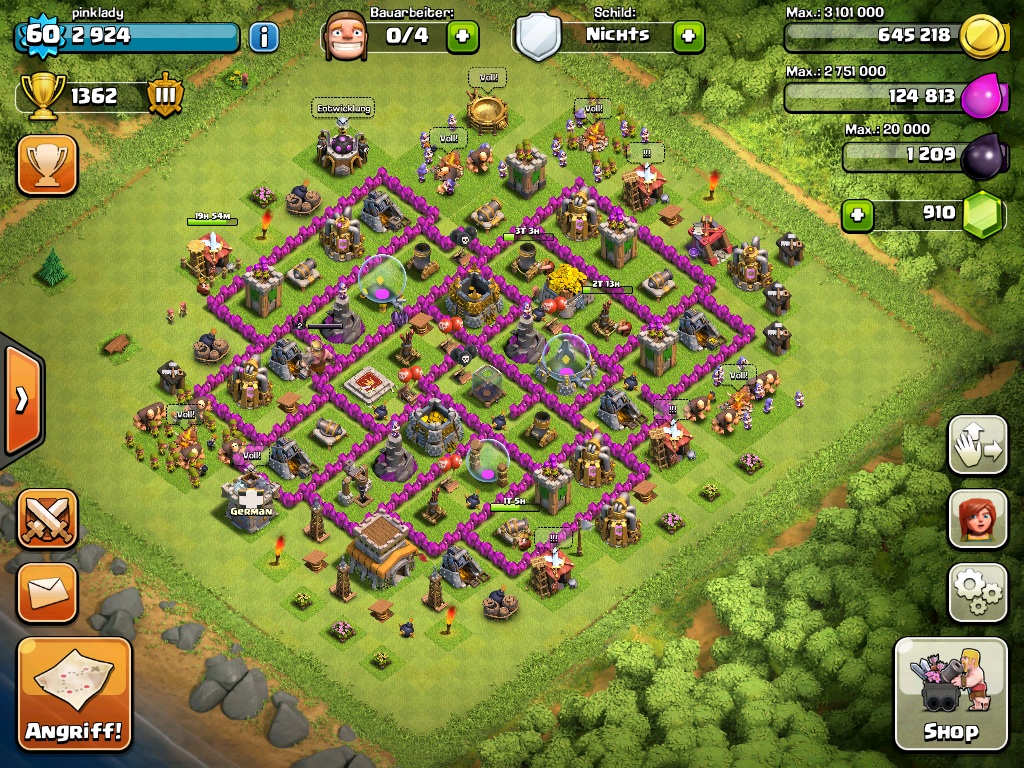Open the league badge next to trophies

click(x=165, y=96)
